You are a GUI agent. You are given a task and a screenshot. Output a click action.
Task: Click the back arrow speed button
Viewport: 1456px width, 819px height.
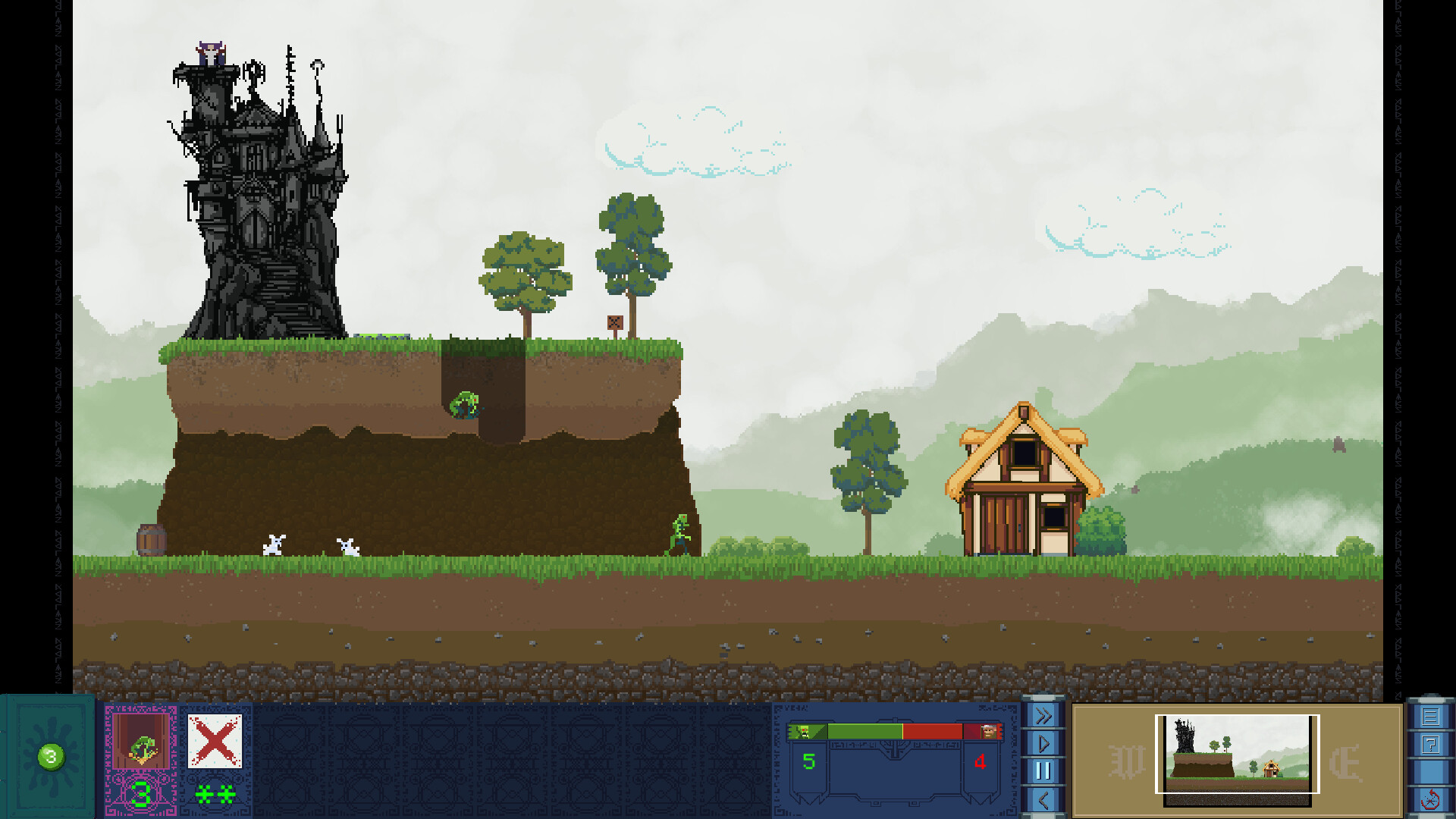pyautogui.click(x=1043, y=800)
